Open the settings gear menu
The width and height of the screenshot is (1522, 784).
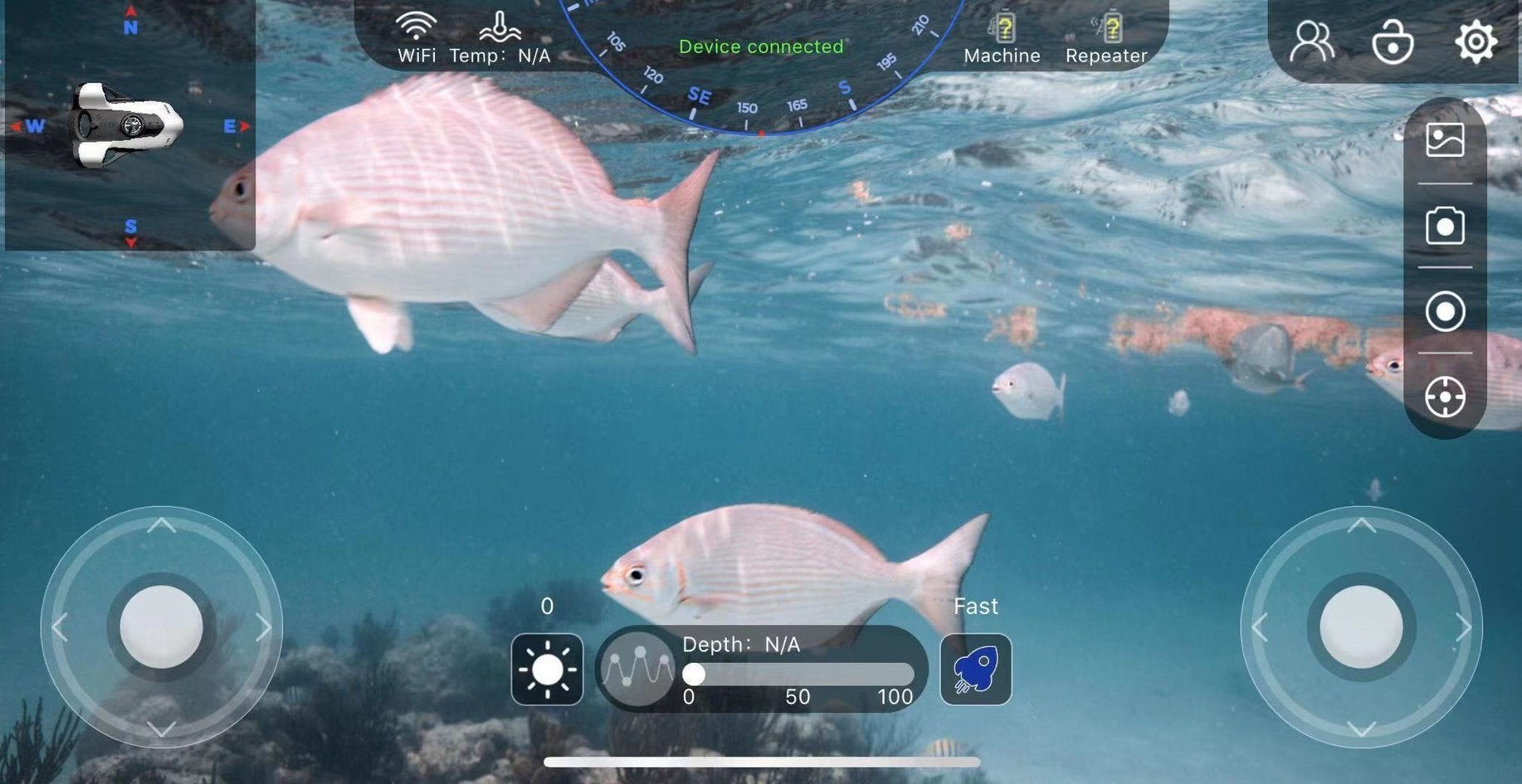[x=1476, y=41]
